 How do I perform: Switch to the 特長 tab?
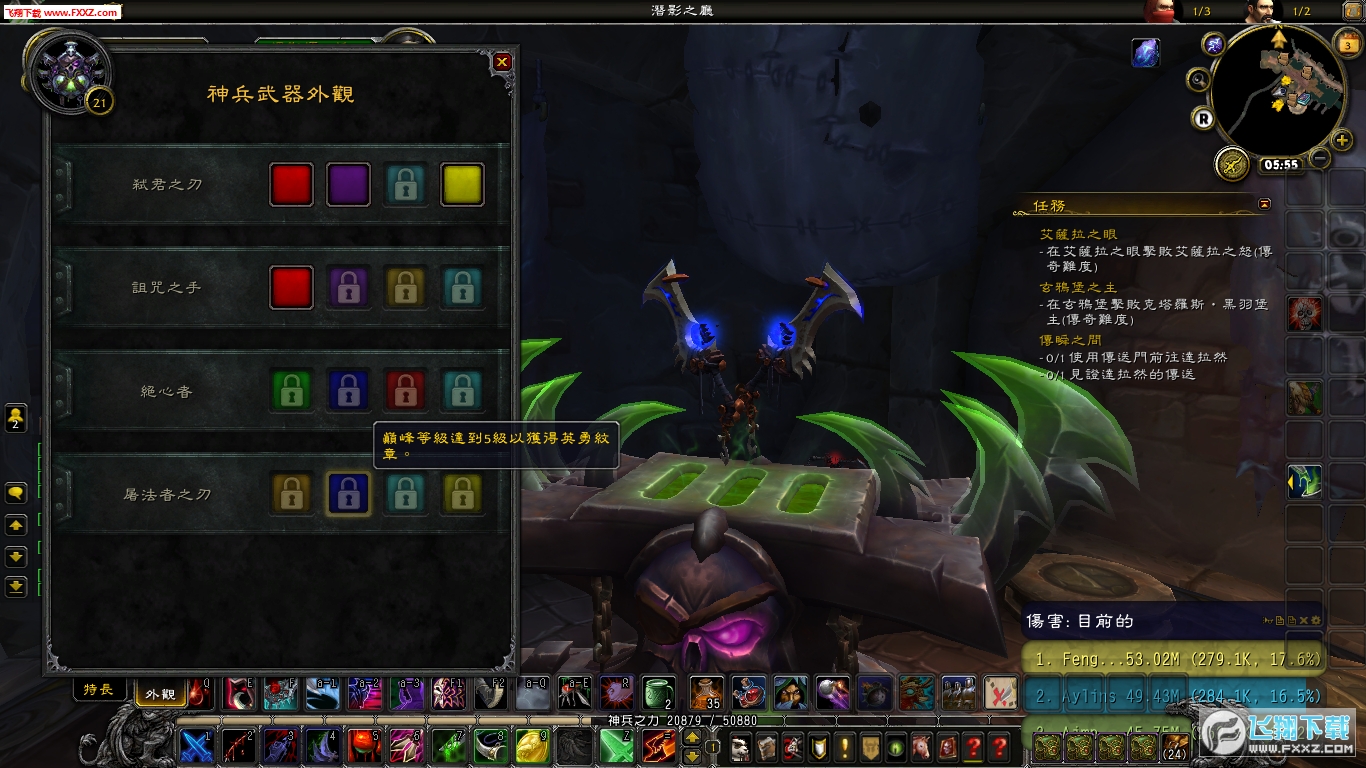pos(99,690)
